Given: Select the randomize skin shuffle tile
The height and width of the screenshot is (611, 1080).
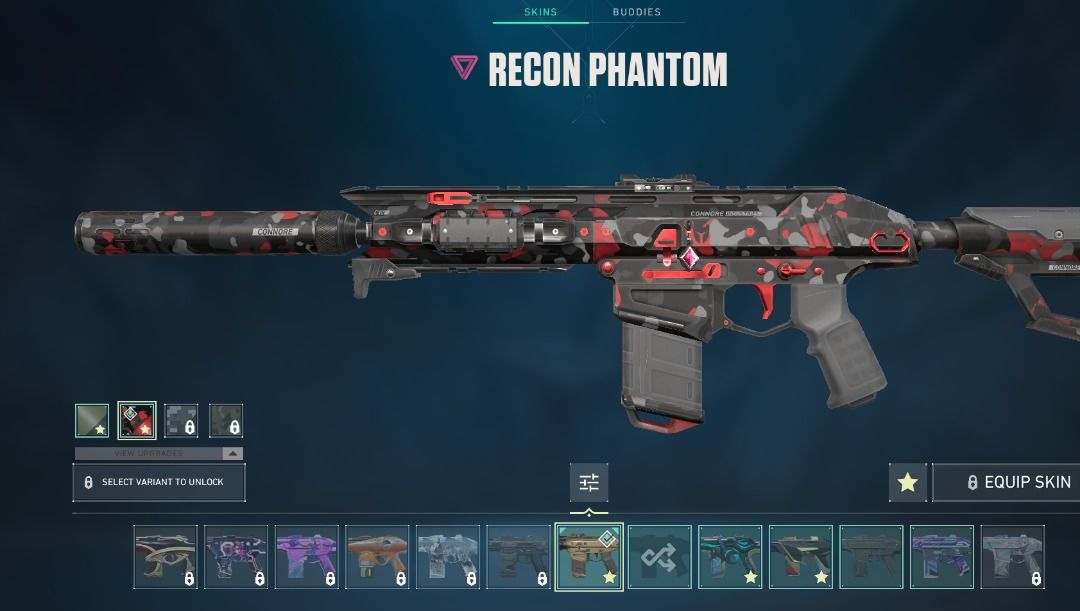Looking at the screenshot, I should click(x=660, y=556).
